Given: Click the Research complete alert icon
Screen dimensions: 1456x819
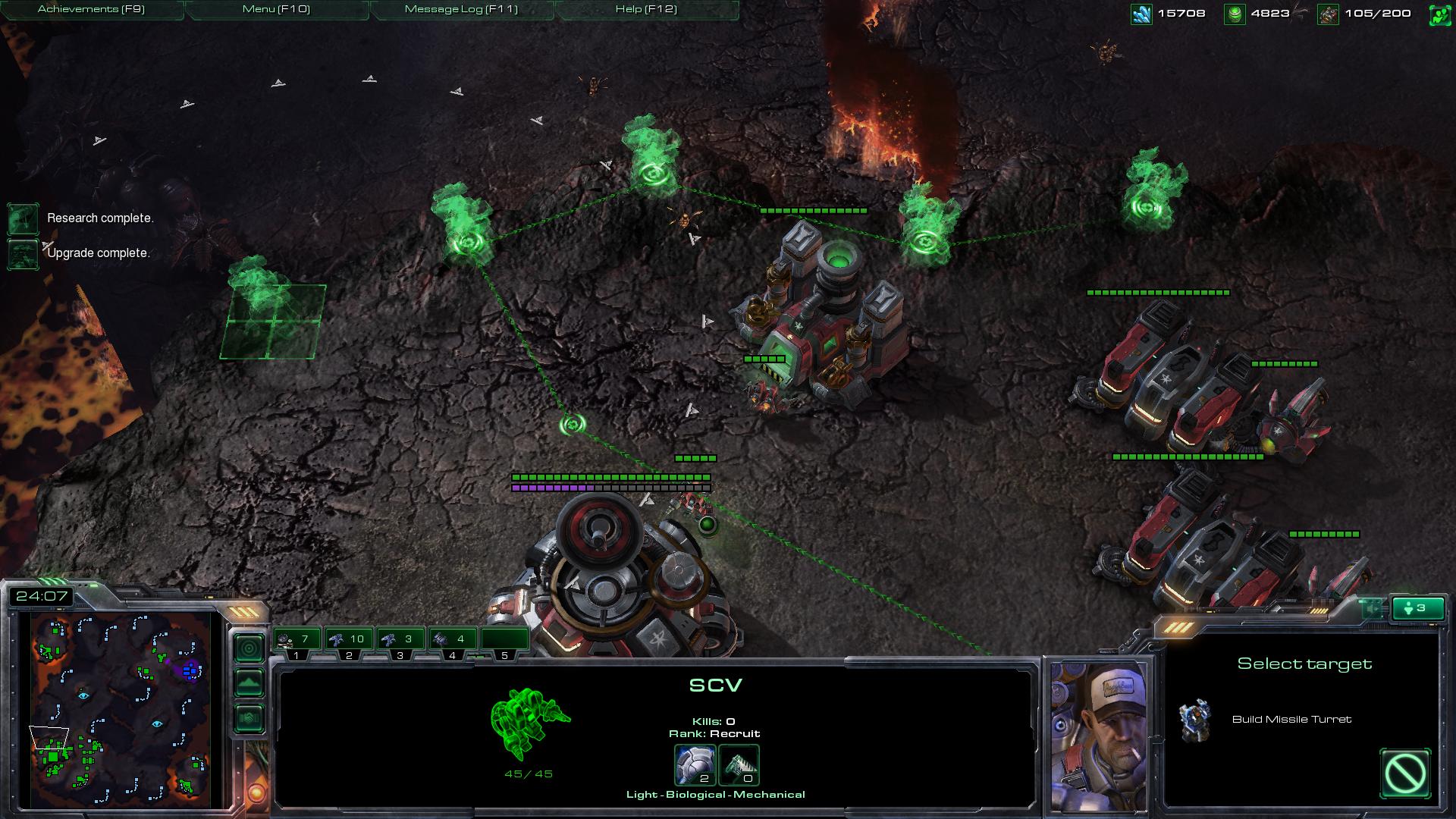Looking at the screenshot, I should coord(23,218).
